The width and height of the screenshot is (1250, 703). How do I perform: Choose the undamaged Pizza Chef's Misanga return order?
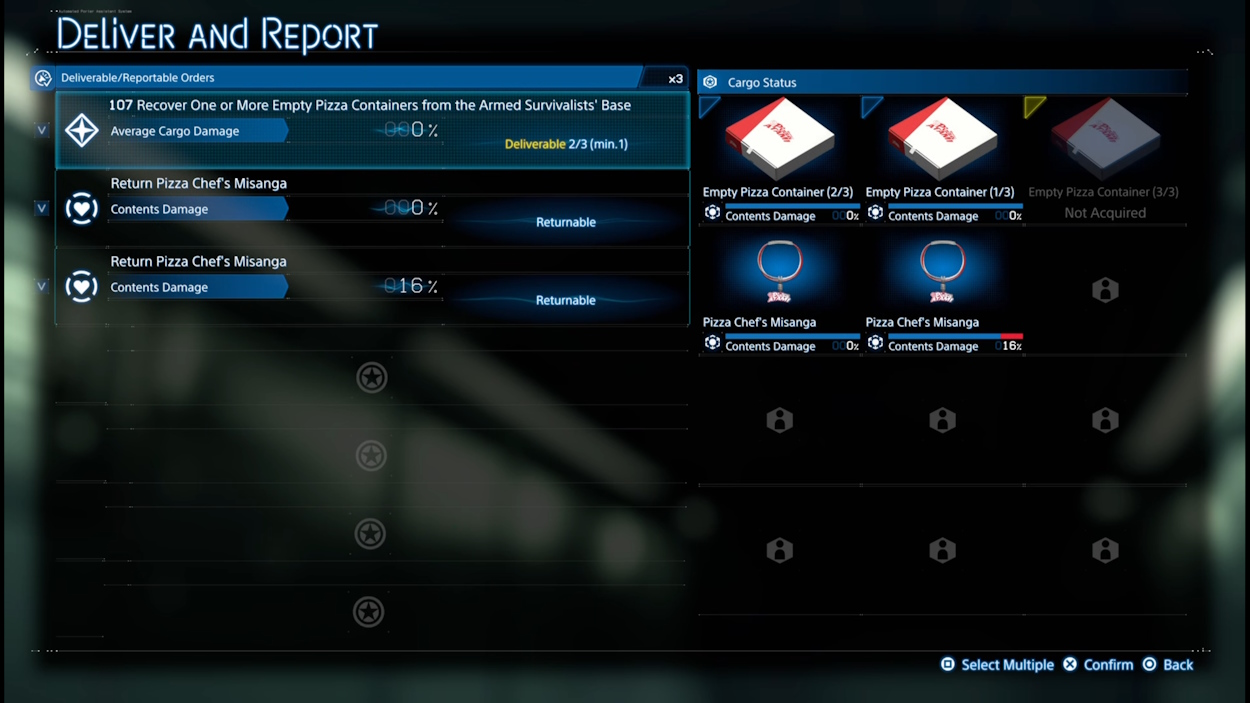pos(372,208)
